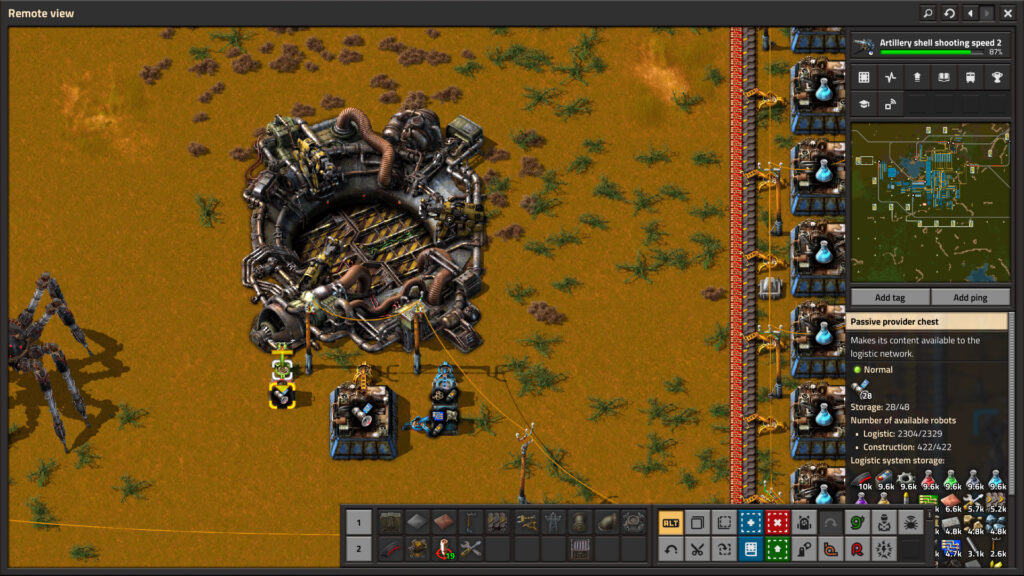Click the Add ping button

(x=970, y=298)
